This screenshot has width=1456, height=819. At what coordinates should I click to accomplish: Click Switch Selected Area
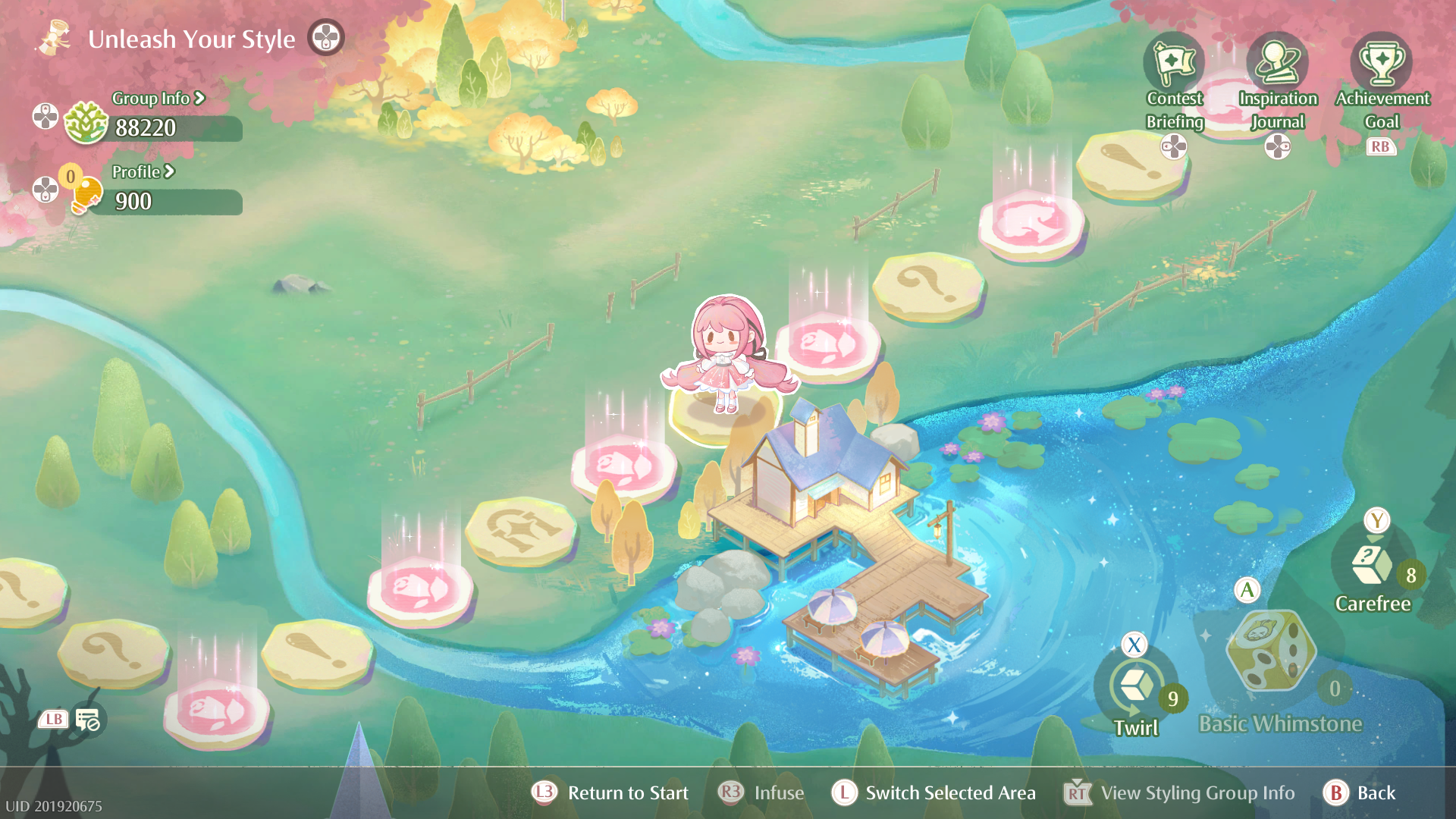949,793
